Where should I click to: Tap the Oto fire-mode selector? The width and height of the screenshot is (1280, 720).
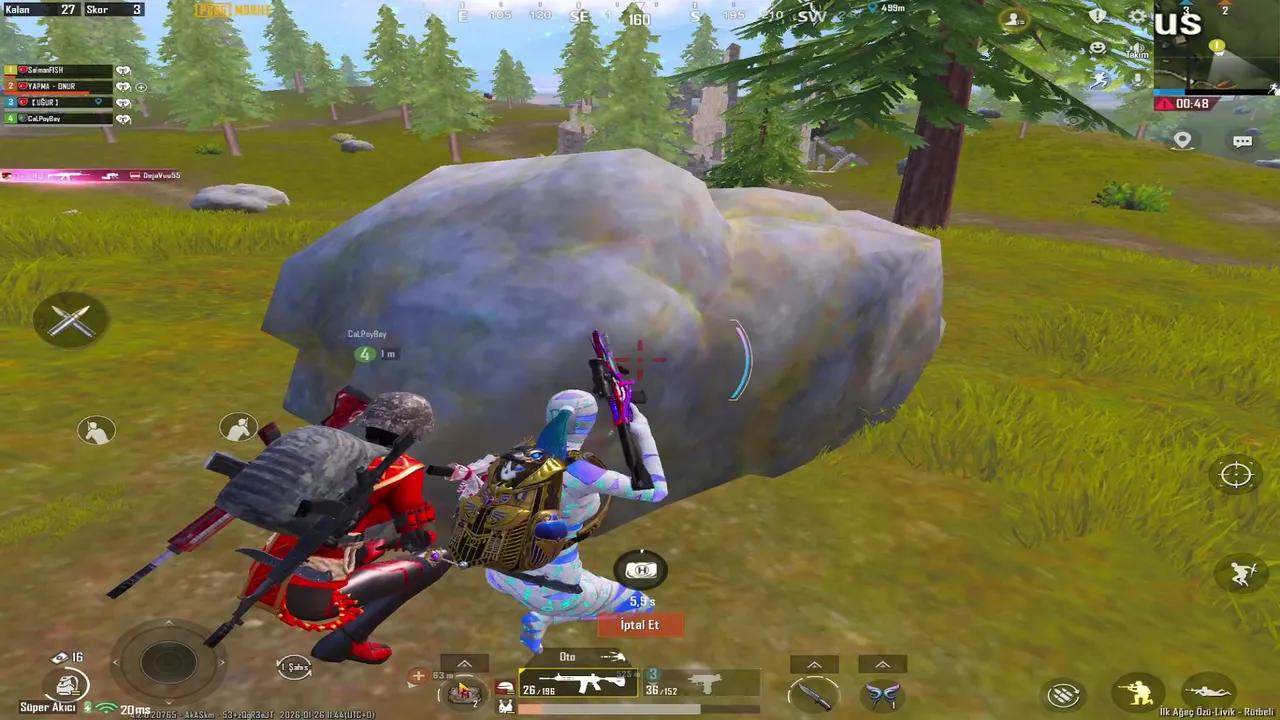568,656
